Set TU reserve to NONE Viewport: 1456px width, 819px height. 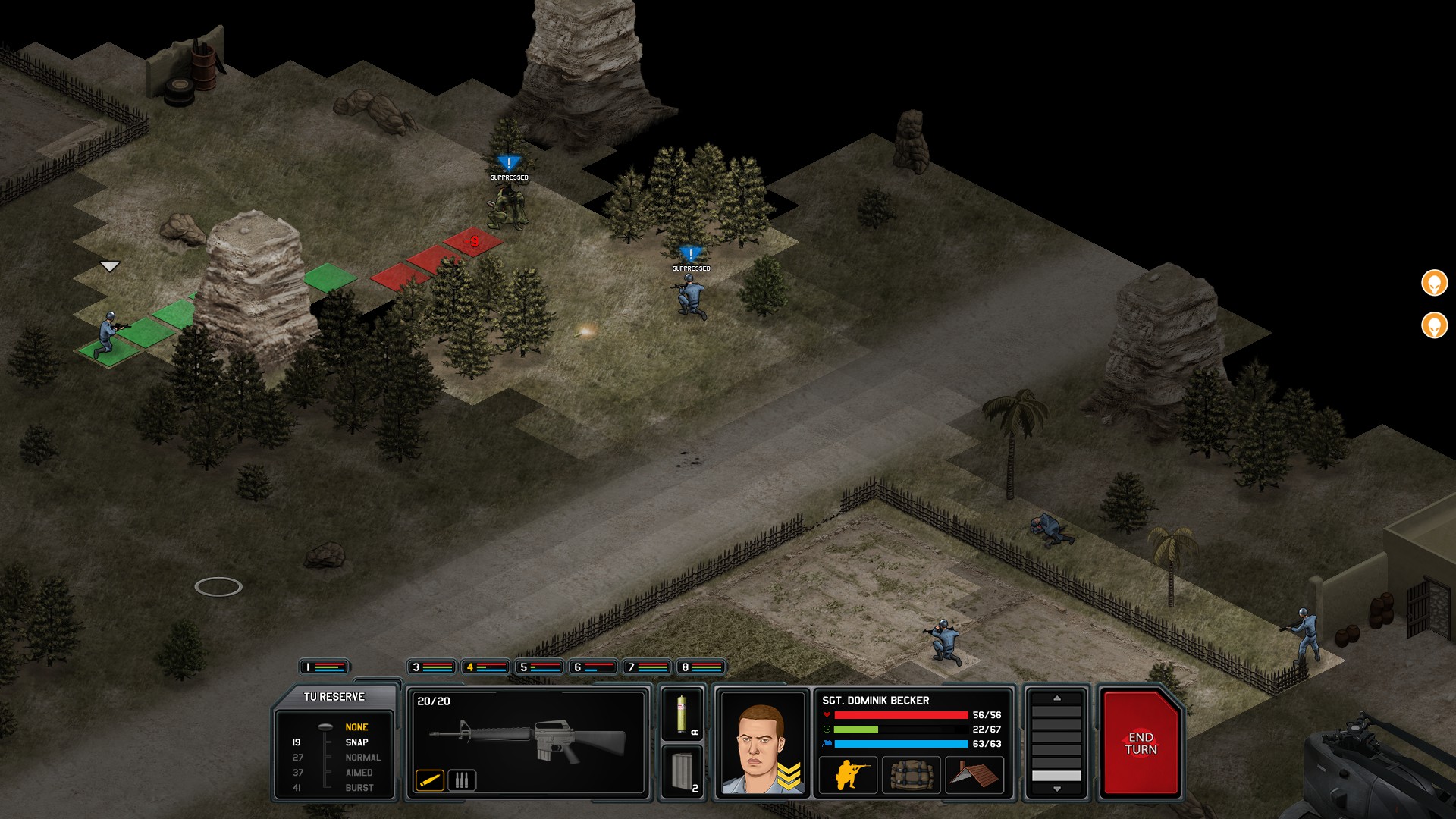357,726
